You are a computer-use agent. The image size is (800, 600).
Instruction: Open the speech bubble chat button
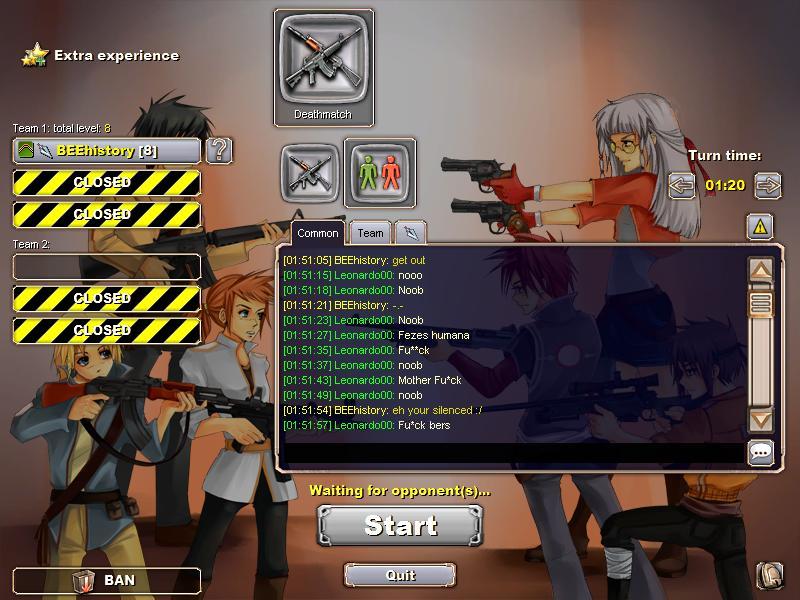[x=761, y=453]
